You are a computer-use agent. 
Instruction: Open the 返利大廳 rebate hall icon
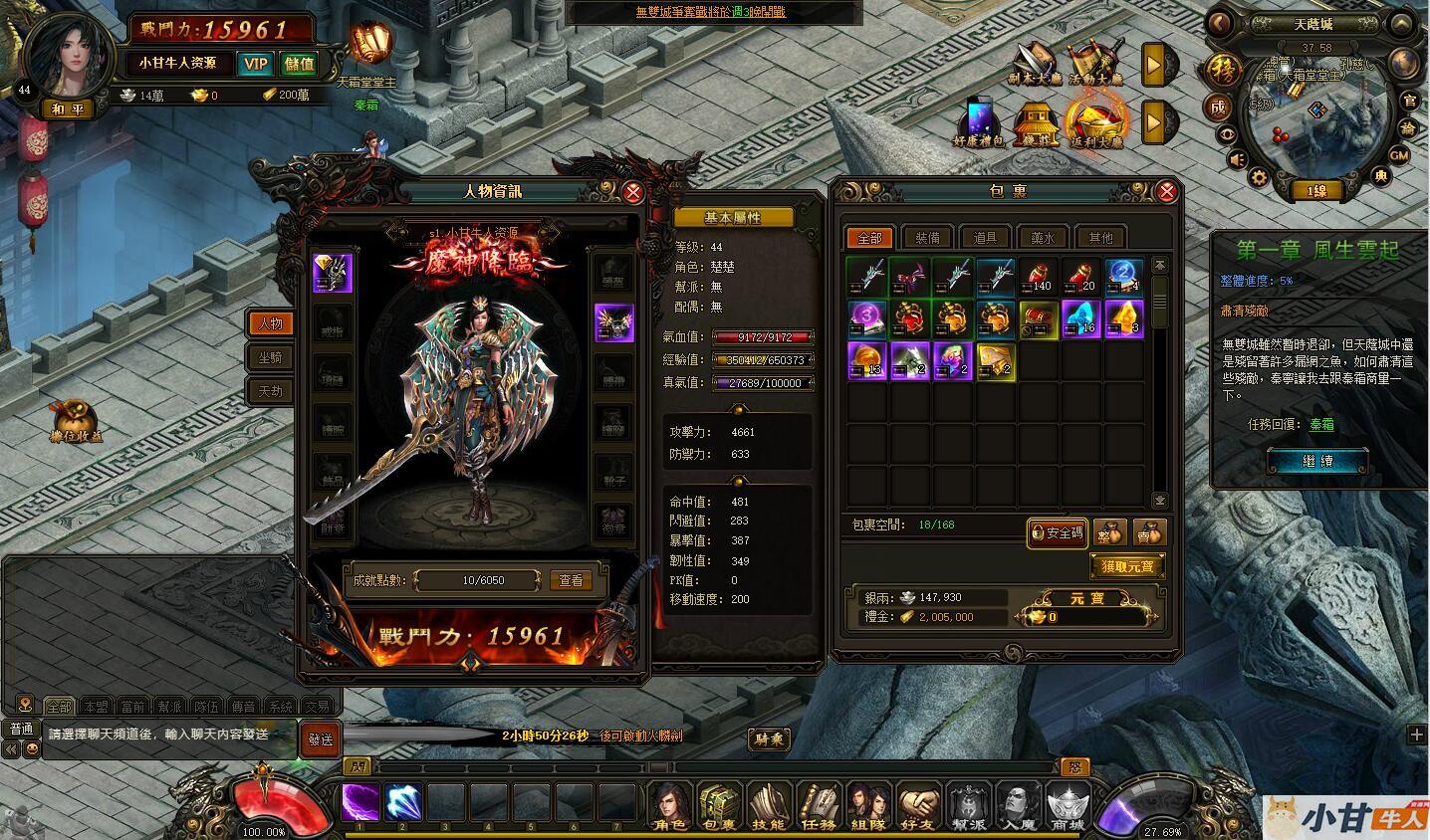1095,122
